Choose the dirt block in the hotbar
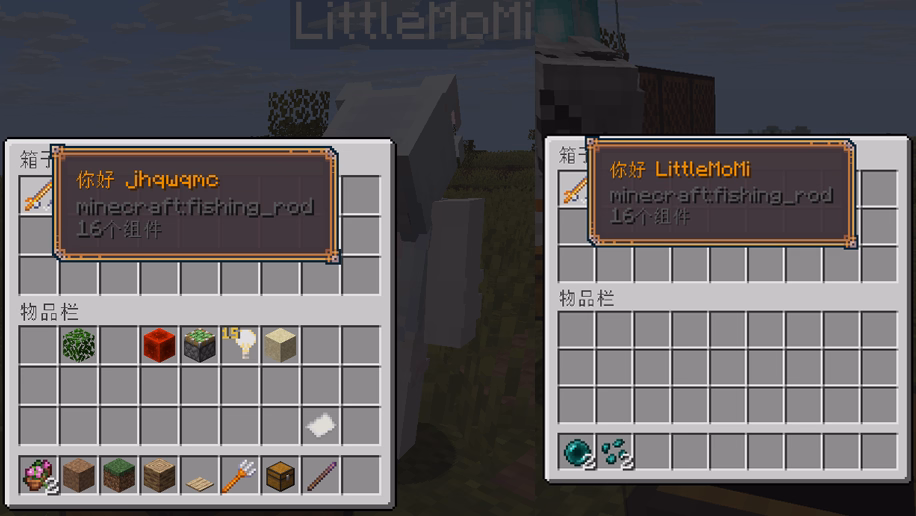Image resolution: width=916 pixels, height=516 pixels. pos(78,475)
